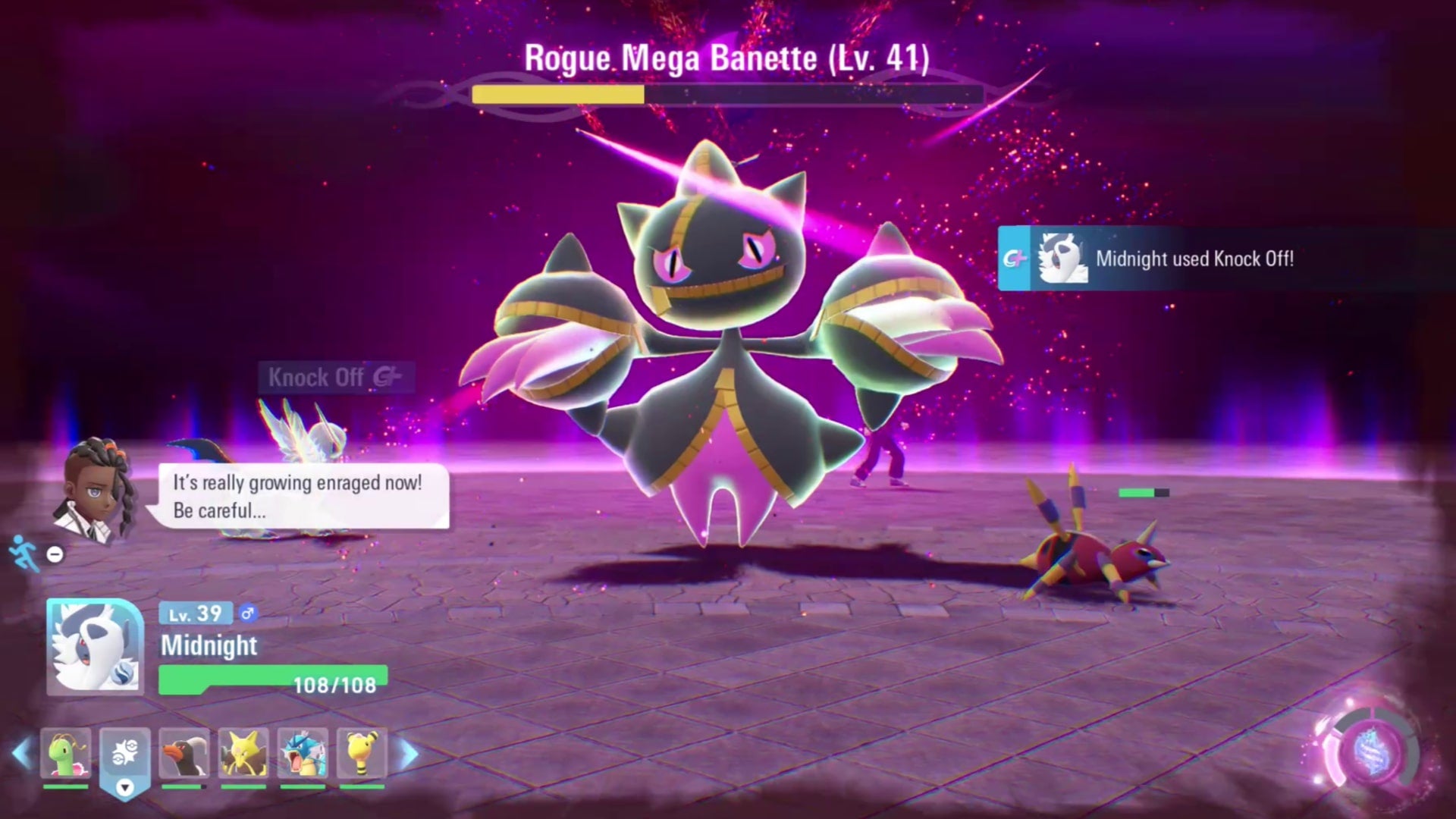Click the Poke Ball battle item slot icon
The width and height of the screenshot is (1456, 819).
(x=124, y=751)
